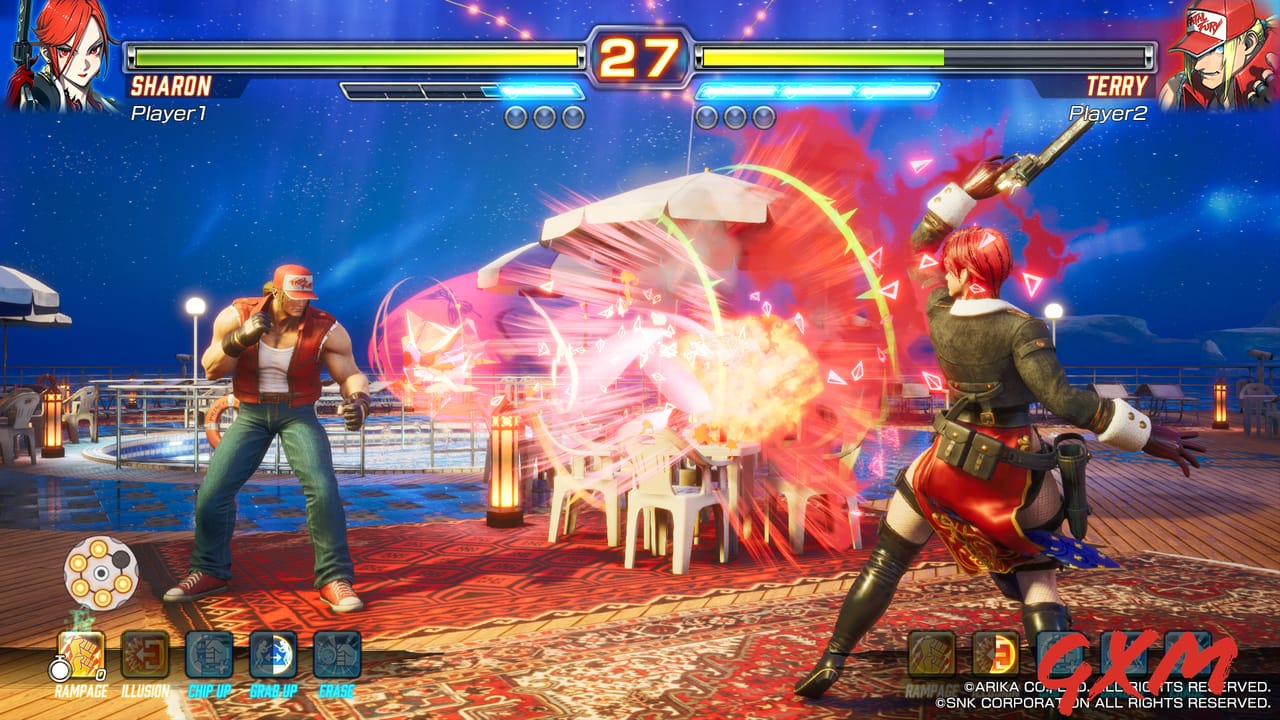The height and width of the screenshot is (720, 1280).
Task: Click the glowing orange Gougi icon on Terry's side
Action: (x=996, y=654)
